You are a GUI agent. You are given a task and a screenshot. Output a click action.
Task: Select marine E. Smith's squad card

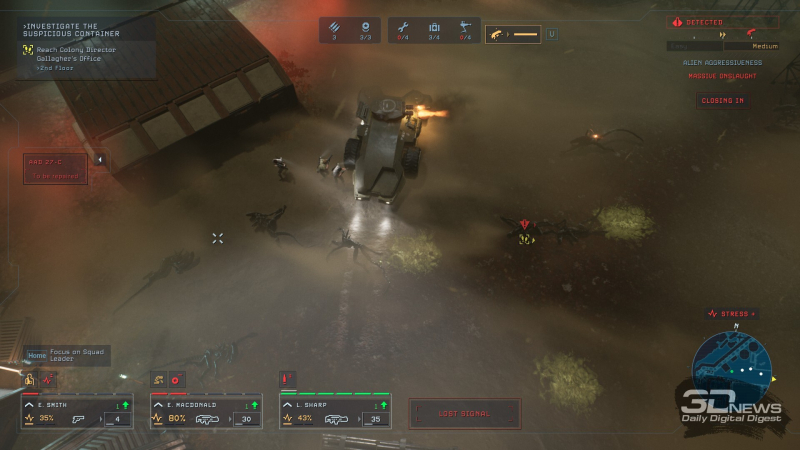click(x=77, y=412)
